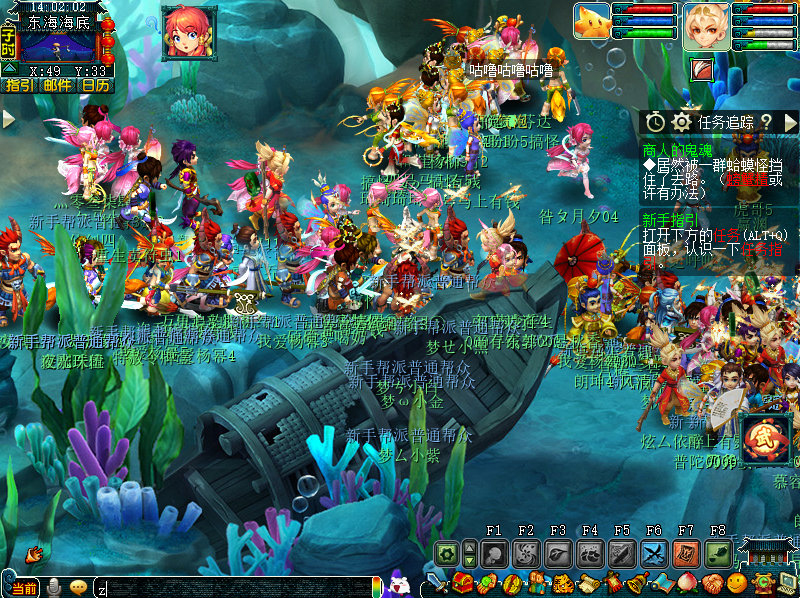This screenshot has width=800, height=598.
Task: Use the F7 orange scroll skill
Action: click(686, 553)
